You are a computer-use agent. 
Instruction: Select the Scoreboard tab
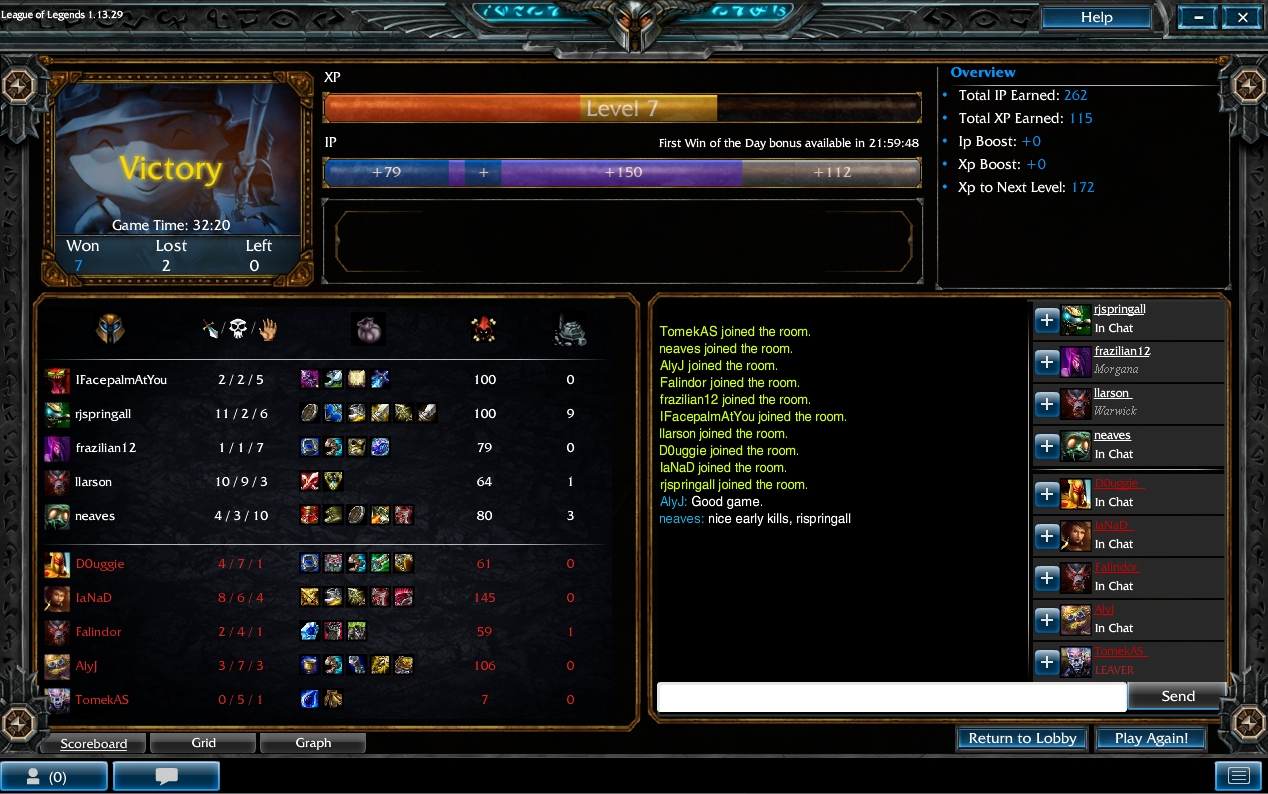point(93,744)
